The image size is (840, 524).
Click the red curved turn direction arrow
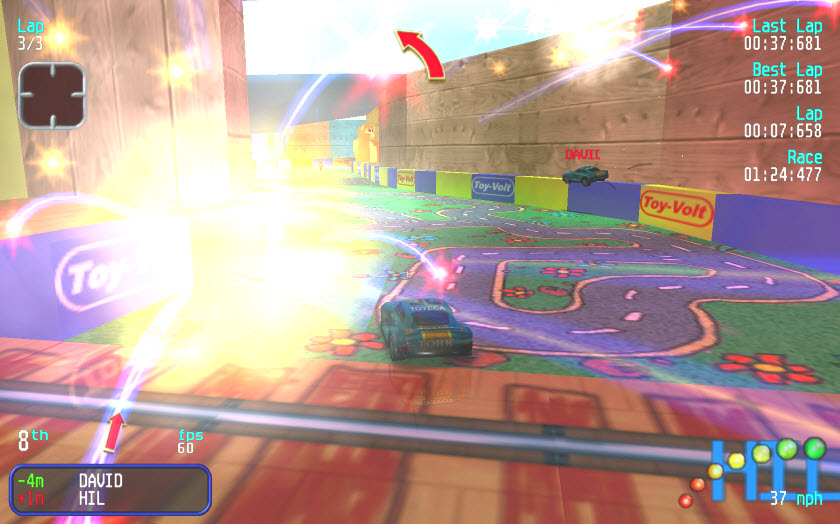click(x=421, y=53)
